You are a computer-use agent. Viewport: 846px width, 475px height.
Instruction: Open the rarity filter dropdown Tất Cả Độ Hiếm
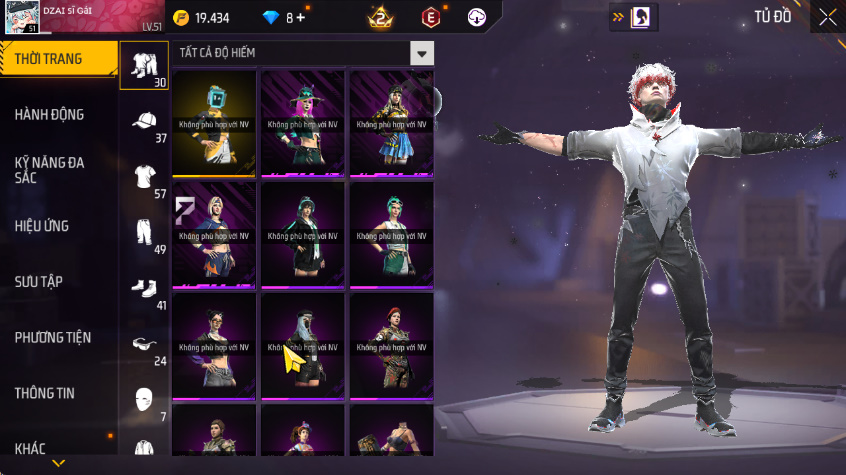tap(302, 53)
